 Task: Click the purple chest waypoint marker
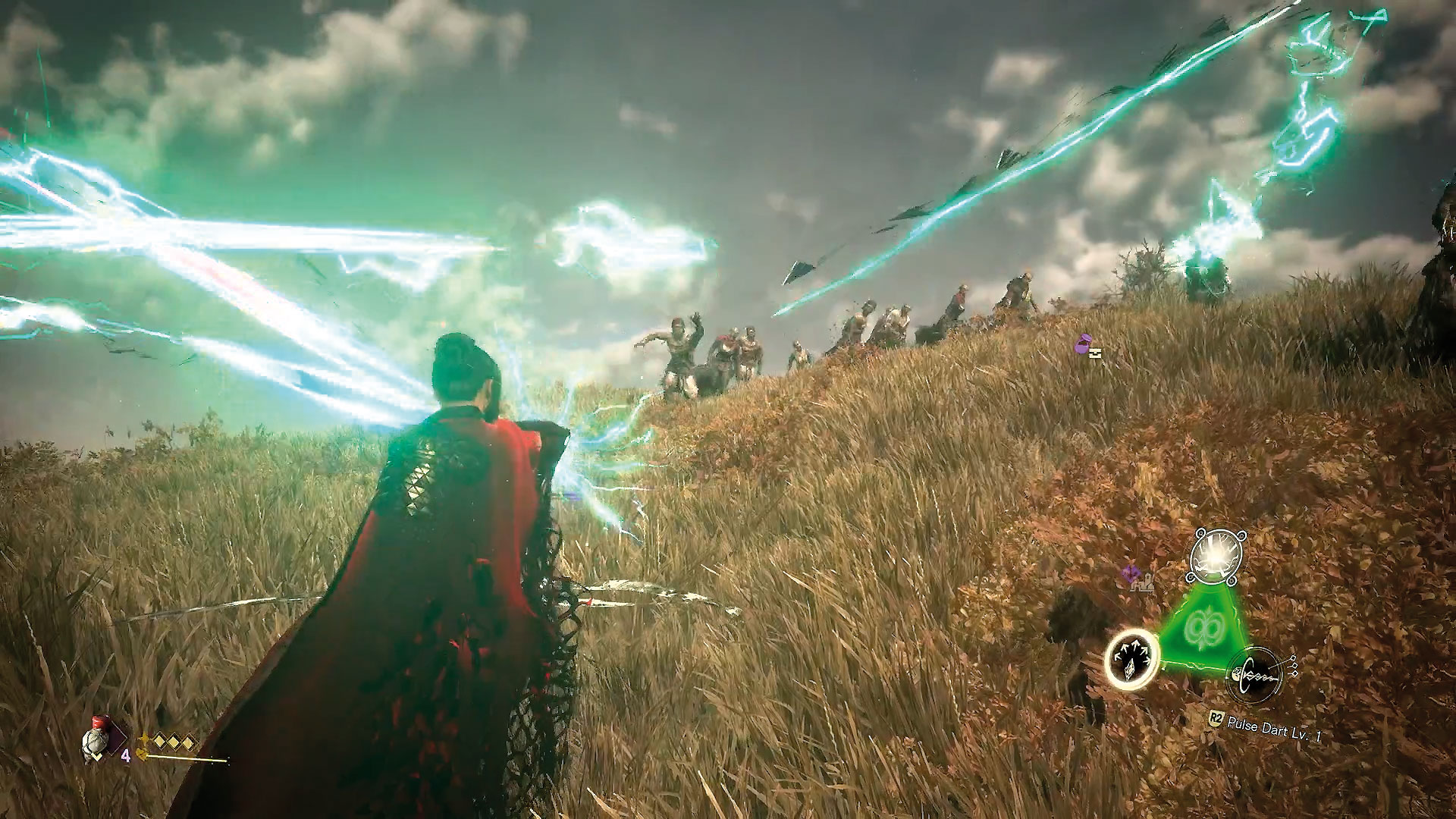click(1087, 346)
